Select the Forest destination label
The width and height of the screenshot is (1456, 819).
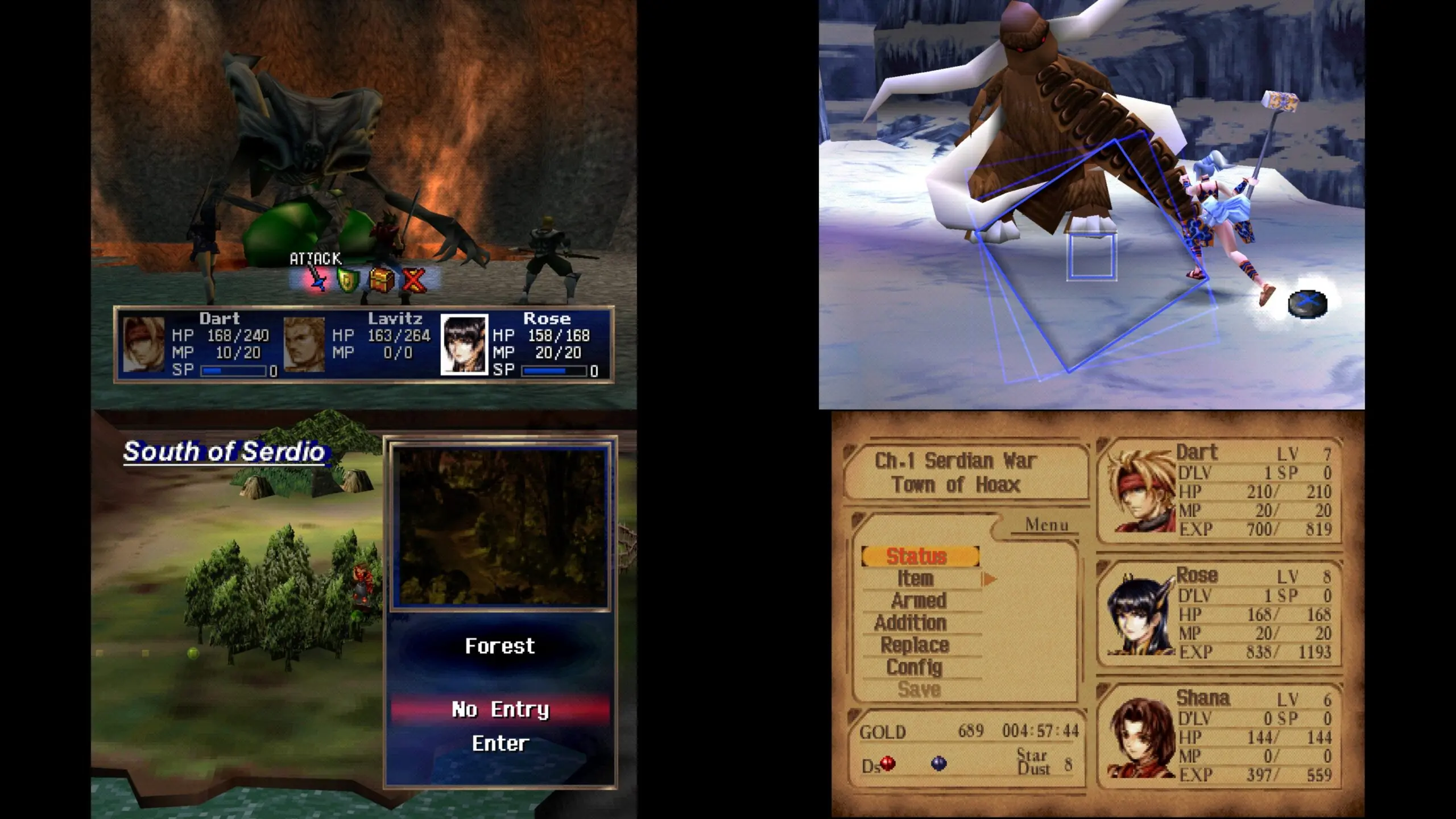click(500, 646)
